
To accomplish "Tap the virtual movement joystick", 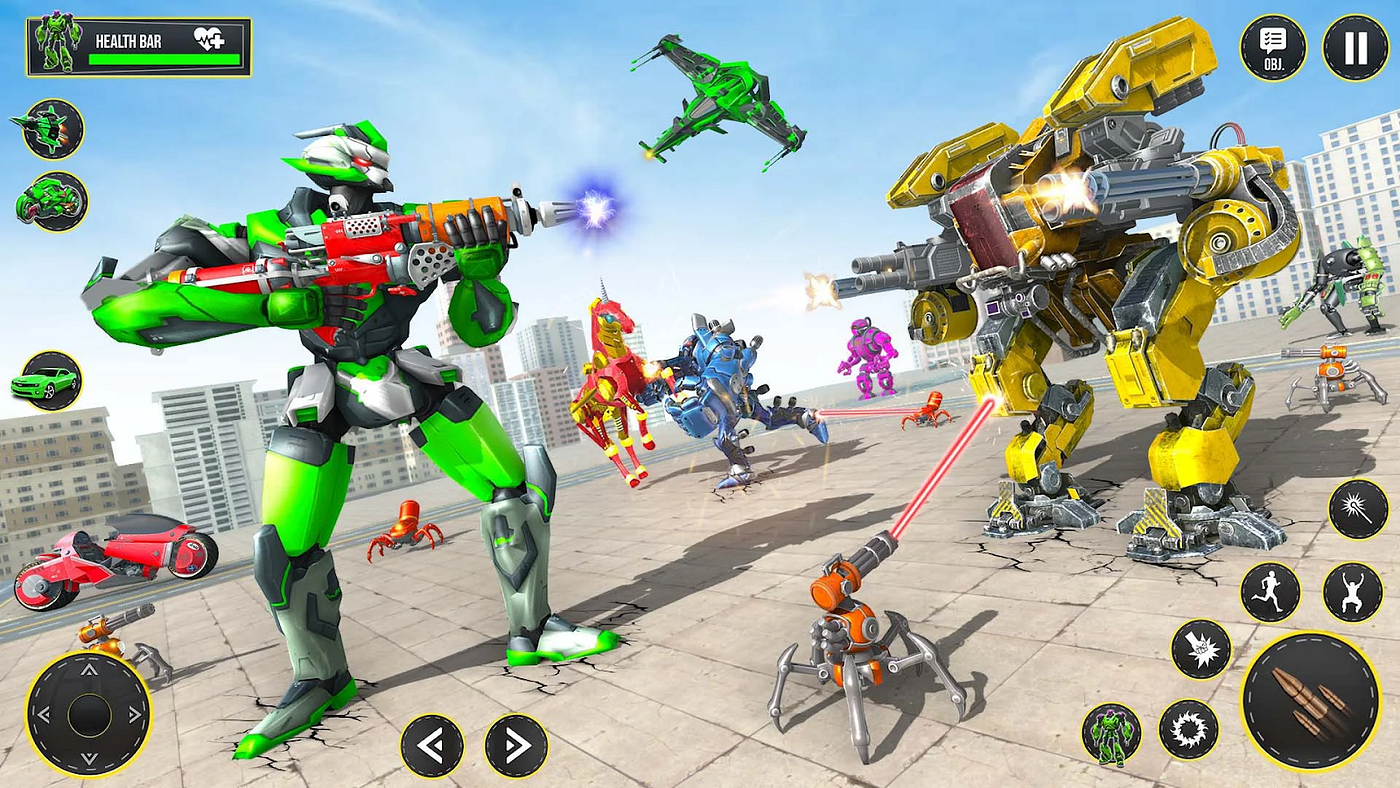I will 88,713.
